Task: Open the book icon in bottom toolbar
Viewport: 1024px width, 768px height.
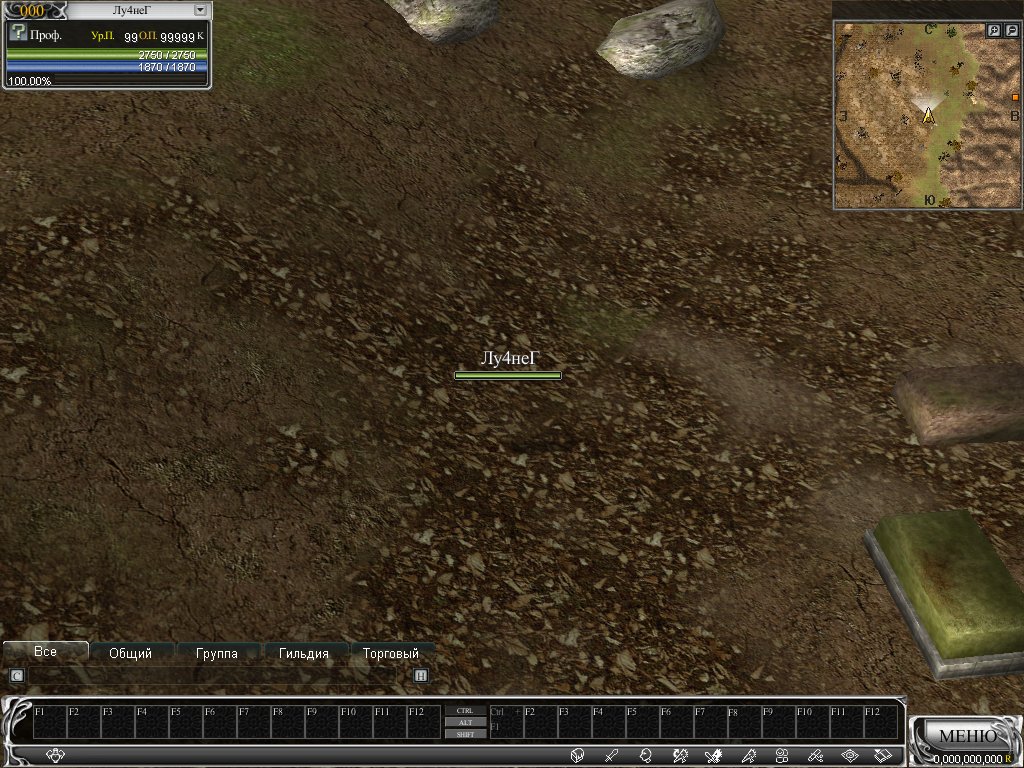Action: click(x=883, y=755)
